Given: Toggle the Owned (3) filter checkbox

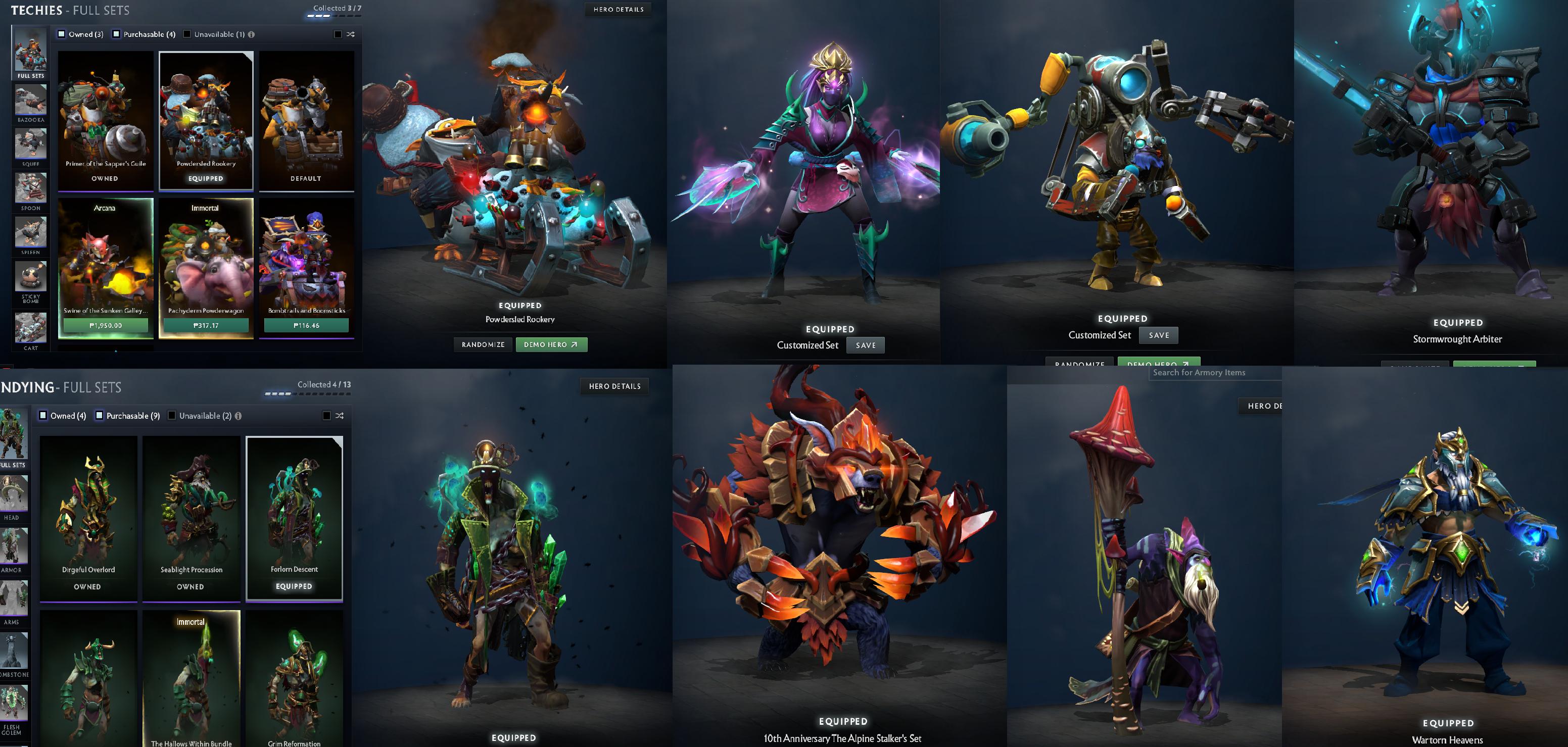Looking at the screenshot, I should [x=61, y=34].
